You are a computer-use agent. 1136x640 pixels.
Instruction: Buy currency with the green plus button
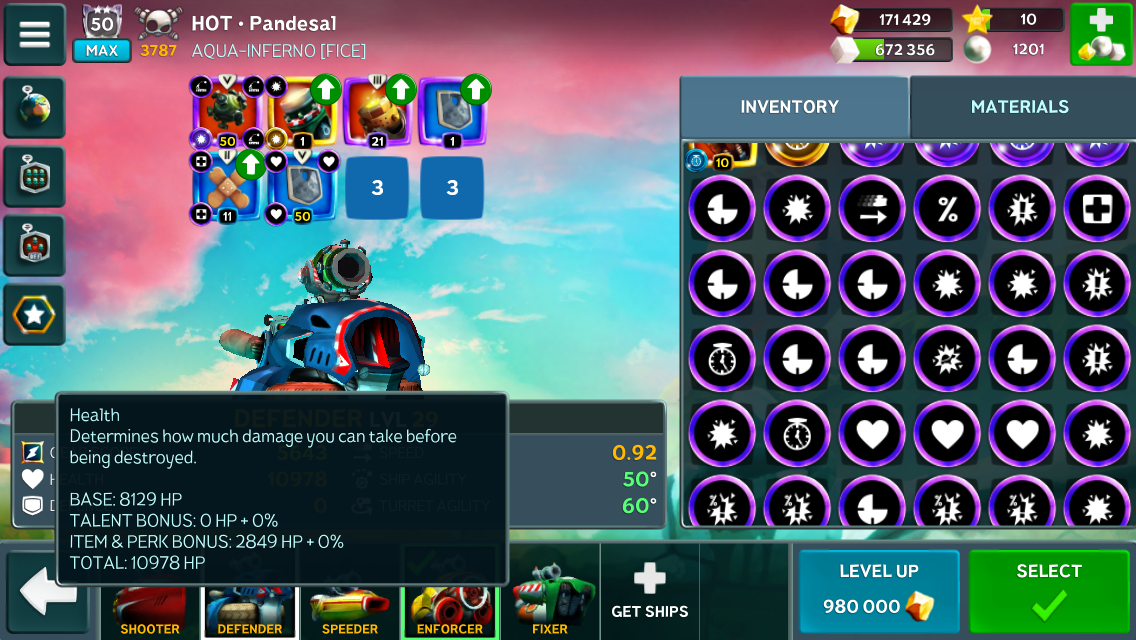pyautogui.click(x=1101, y=35)
